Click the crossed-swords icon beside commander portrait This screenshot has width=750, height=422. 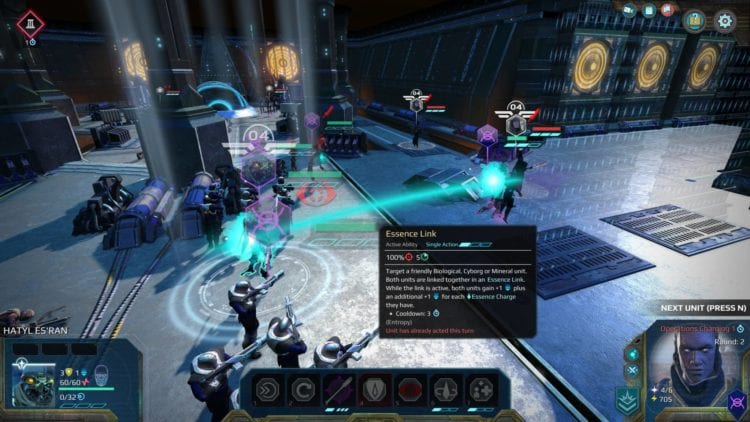point(631,369)
